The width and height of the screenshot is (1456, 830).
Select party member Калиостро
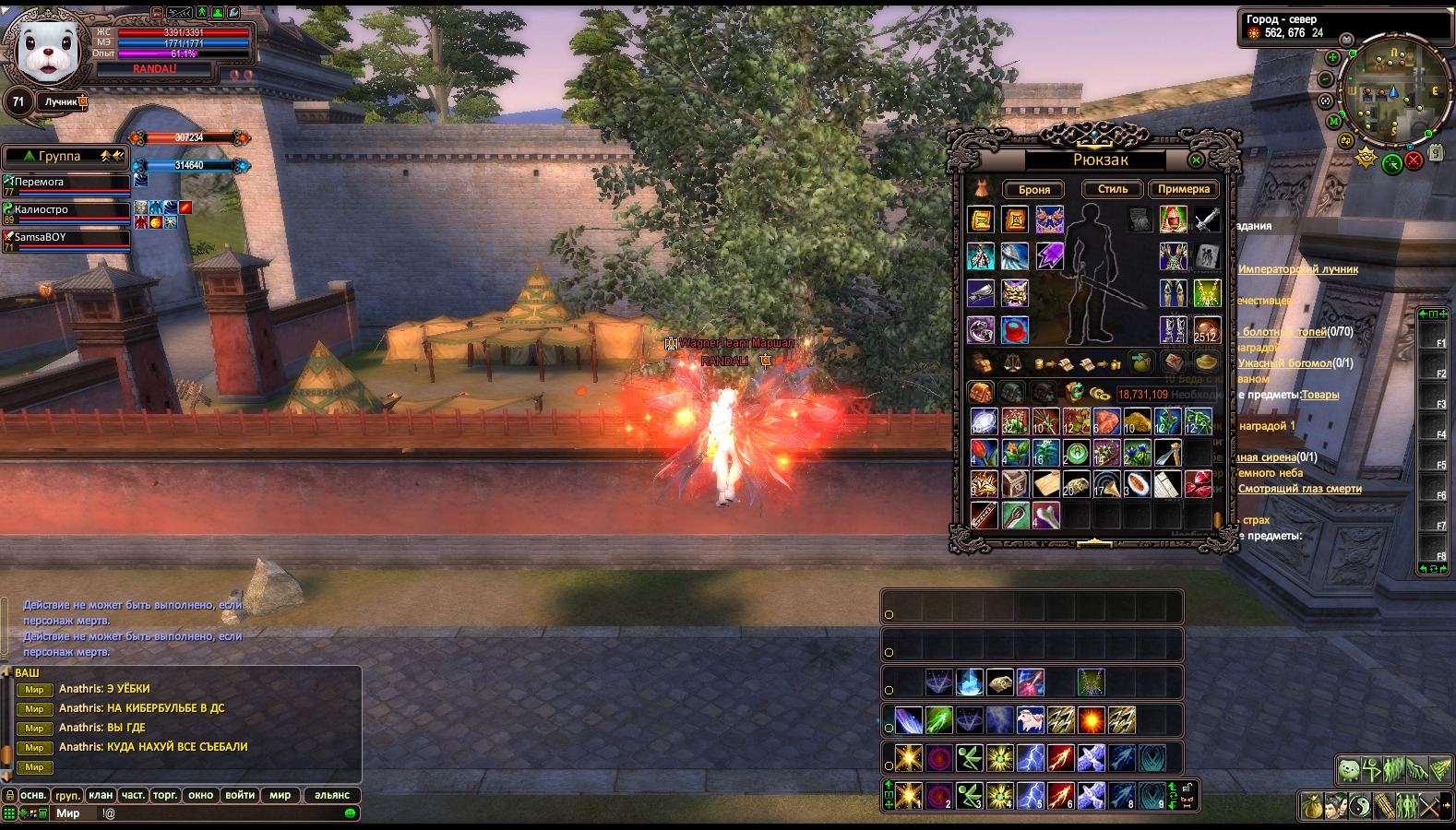click(66, 210)
